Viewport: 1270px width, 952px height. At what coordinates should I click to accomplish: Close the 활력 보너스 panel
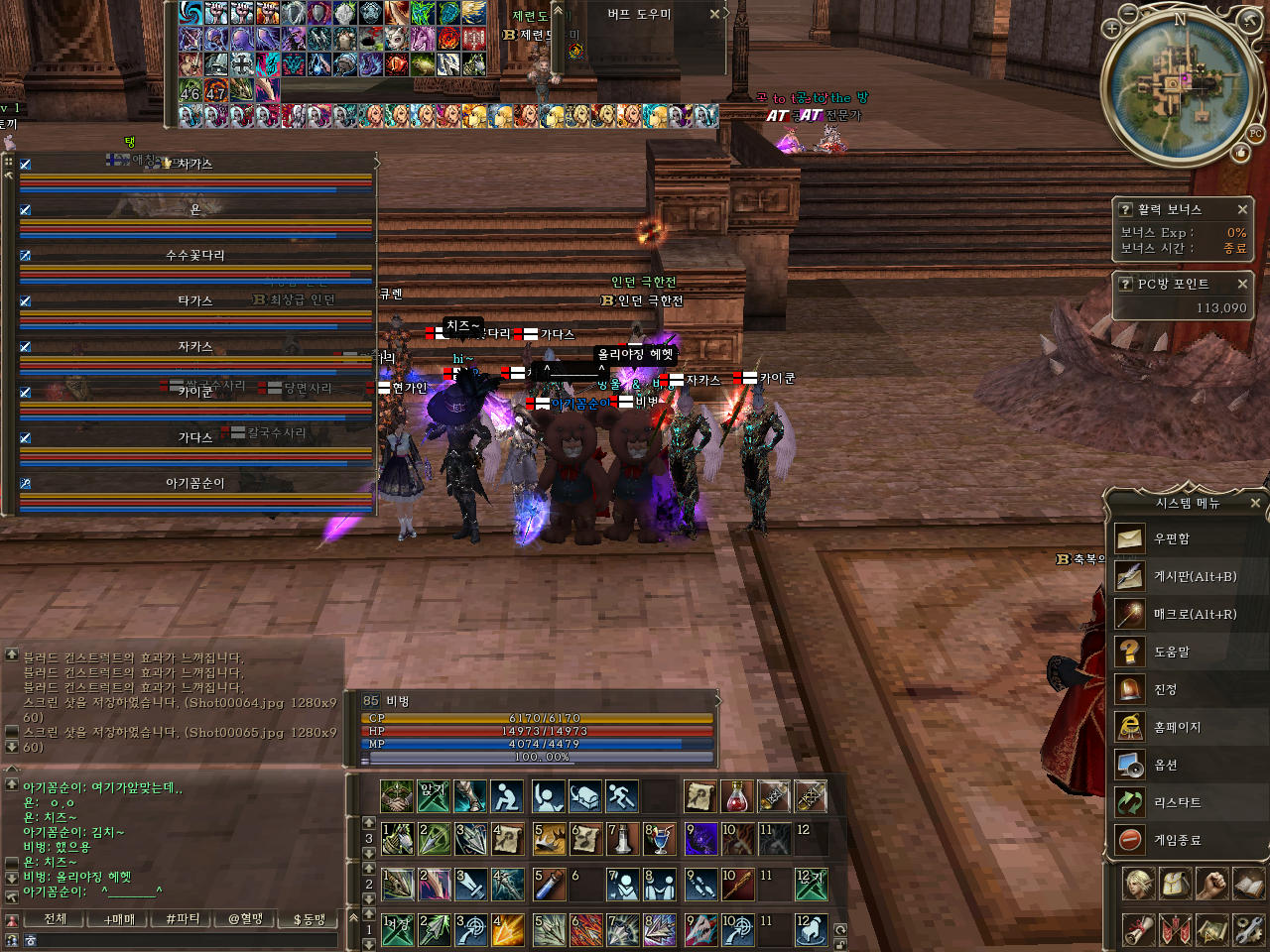point(1242,209)
